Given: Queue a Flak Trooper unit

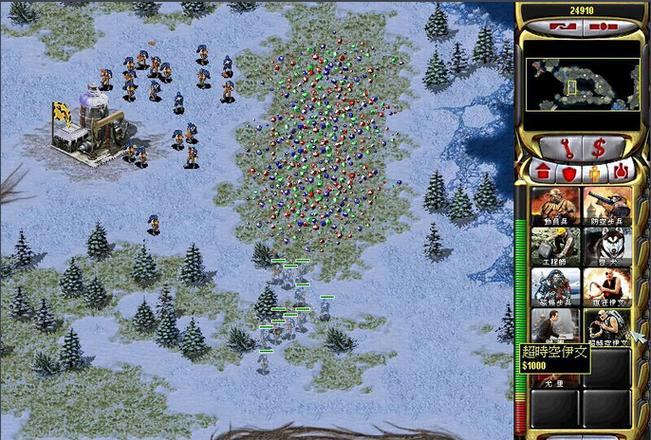Looking at the screenshot, I should [x=607, y=205].
